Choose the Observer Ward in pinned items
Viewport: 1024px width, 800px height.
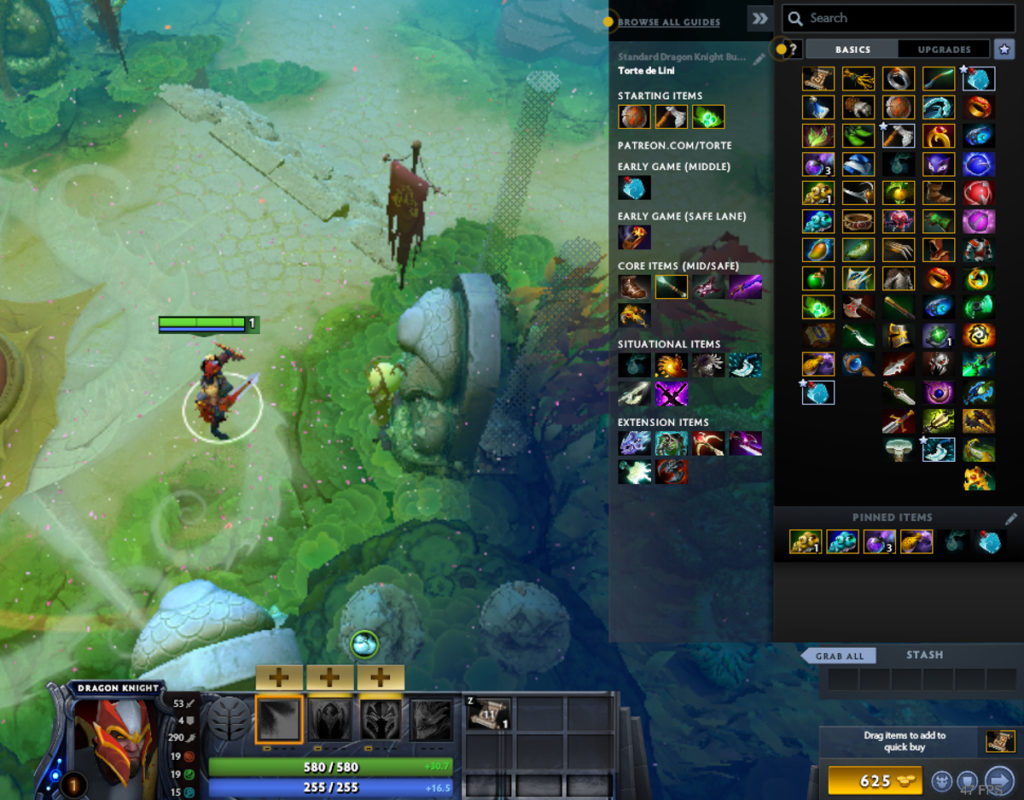[x=805, y=542]
